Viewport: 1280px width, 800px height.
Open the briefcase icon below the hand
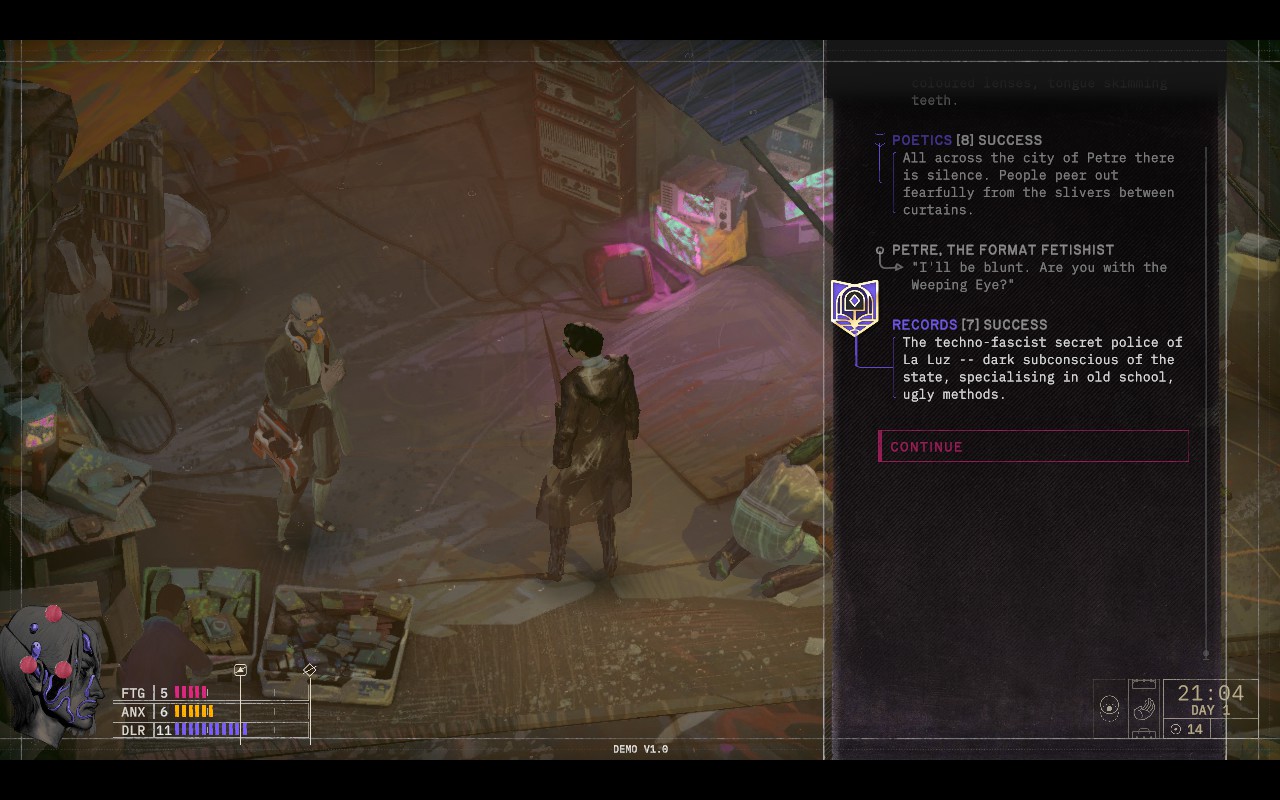[x=1144, y=734]
